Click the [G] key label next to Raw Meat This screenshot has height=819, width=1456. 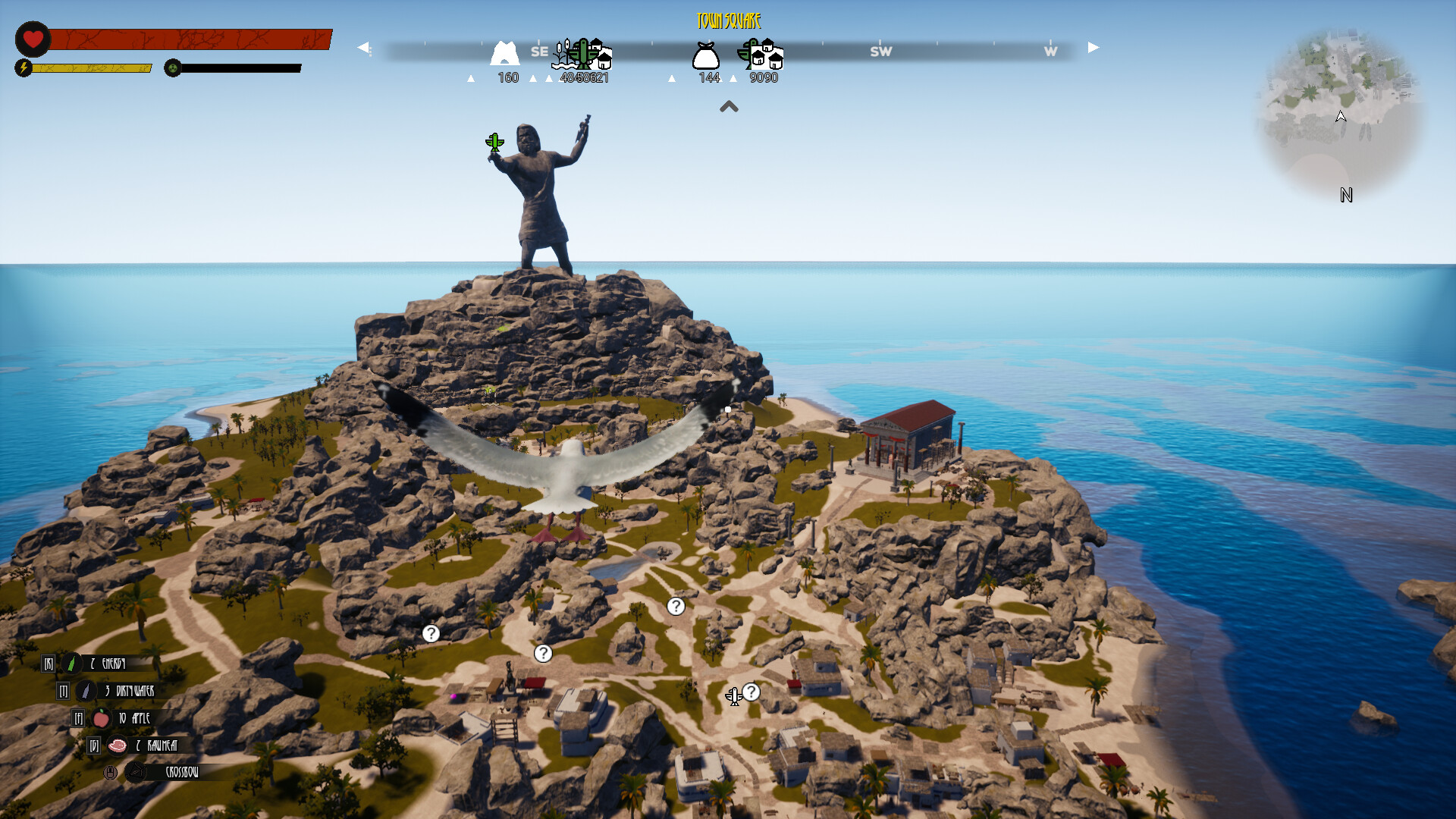point(93,745)
